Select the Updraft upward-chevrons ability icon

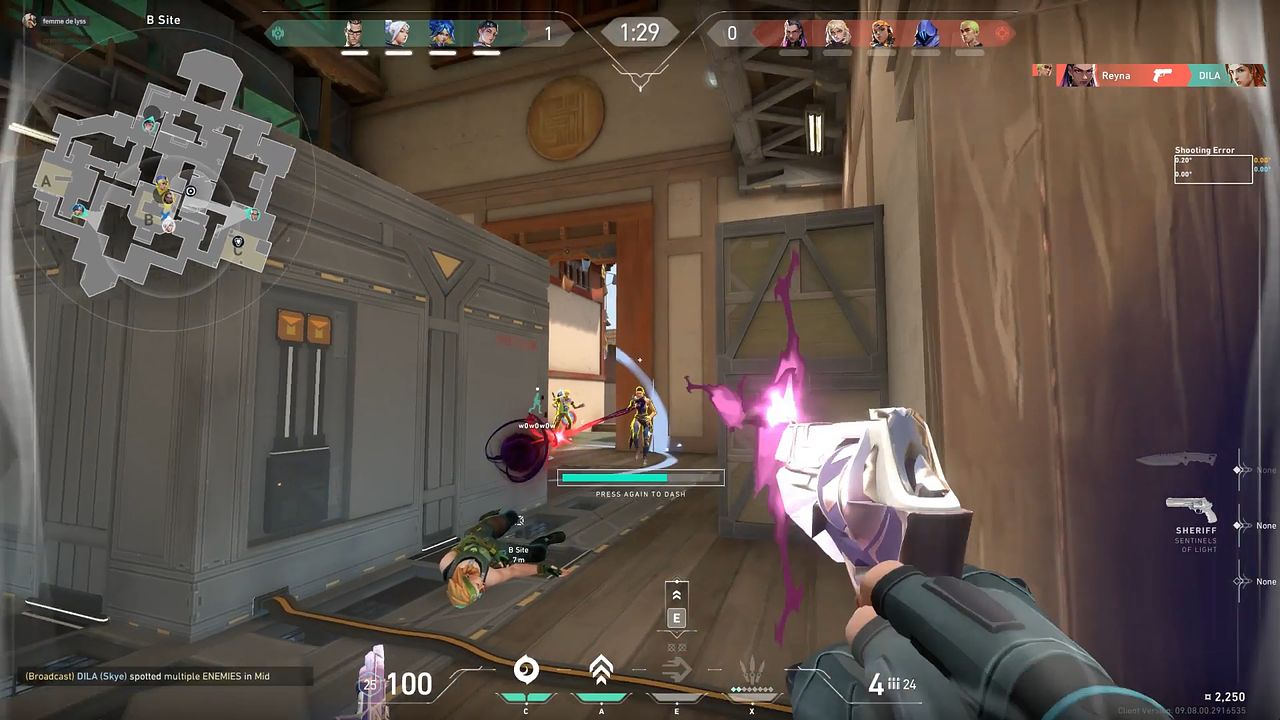(x=600, y=670)
